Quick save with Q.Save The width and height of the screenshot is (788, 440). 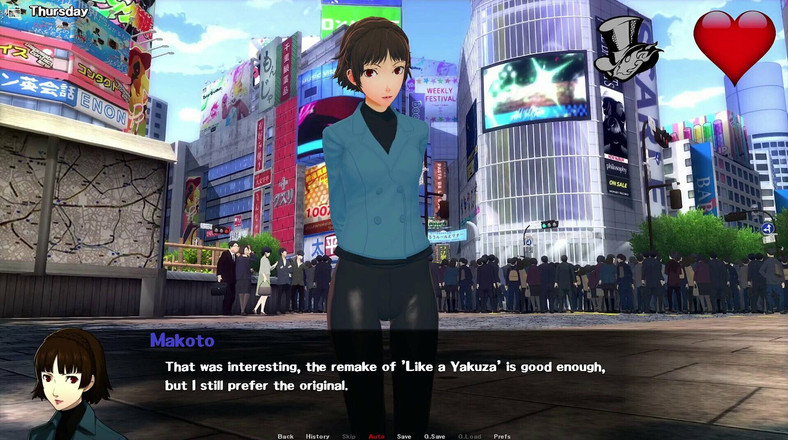[x=435, y=436]
